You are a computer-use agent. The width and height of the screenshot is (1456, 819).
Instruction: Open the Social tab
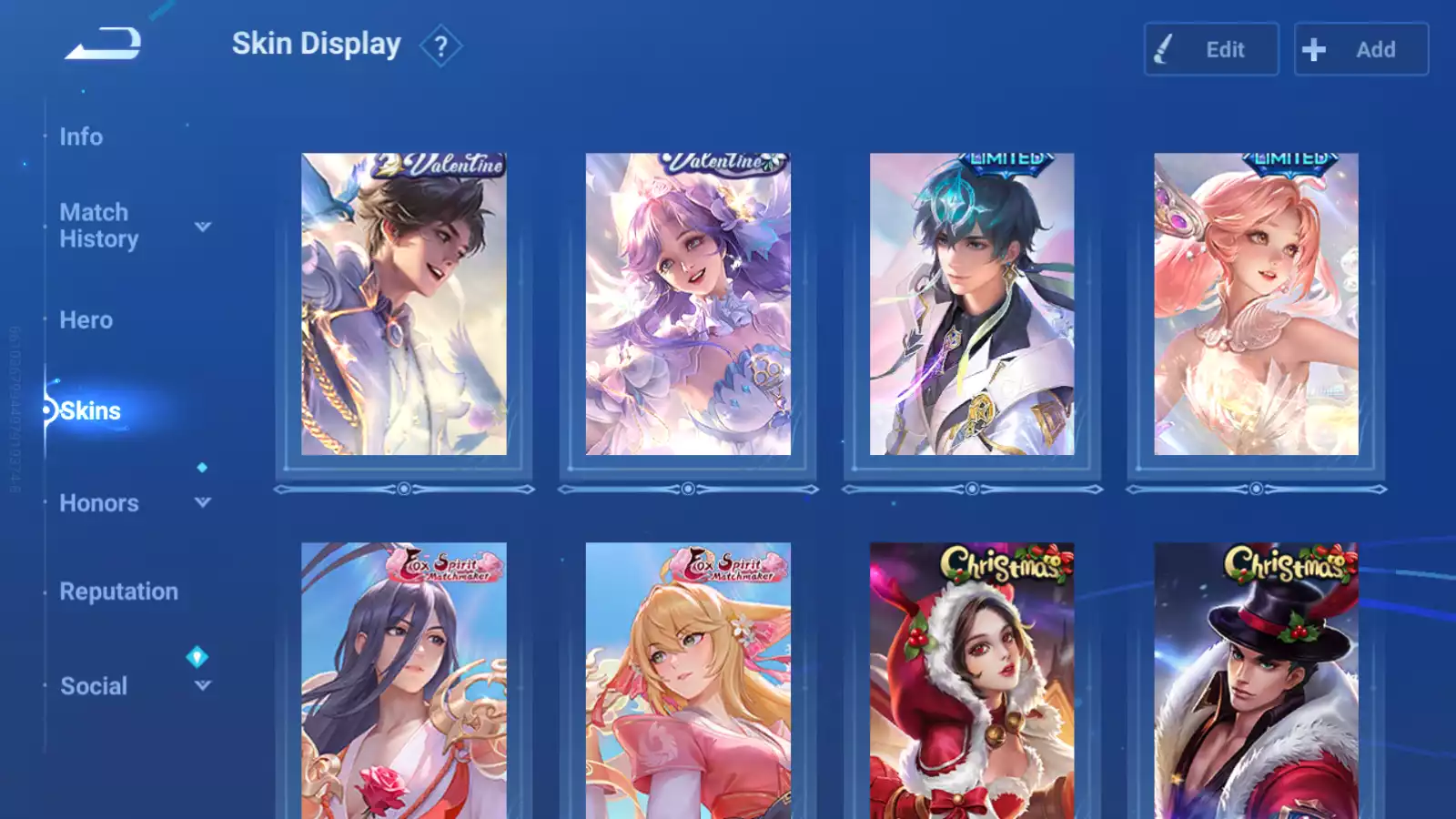[94, 686]
